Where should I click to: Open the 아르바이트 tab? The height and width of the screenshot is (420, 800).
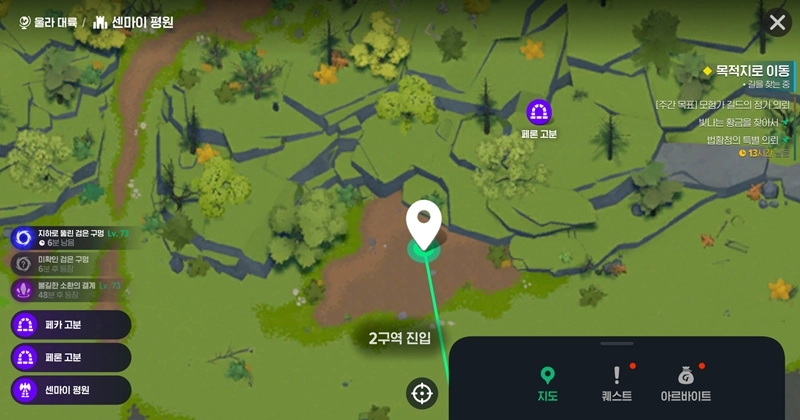tap(686, 384)
